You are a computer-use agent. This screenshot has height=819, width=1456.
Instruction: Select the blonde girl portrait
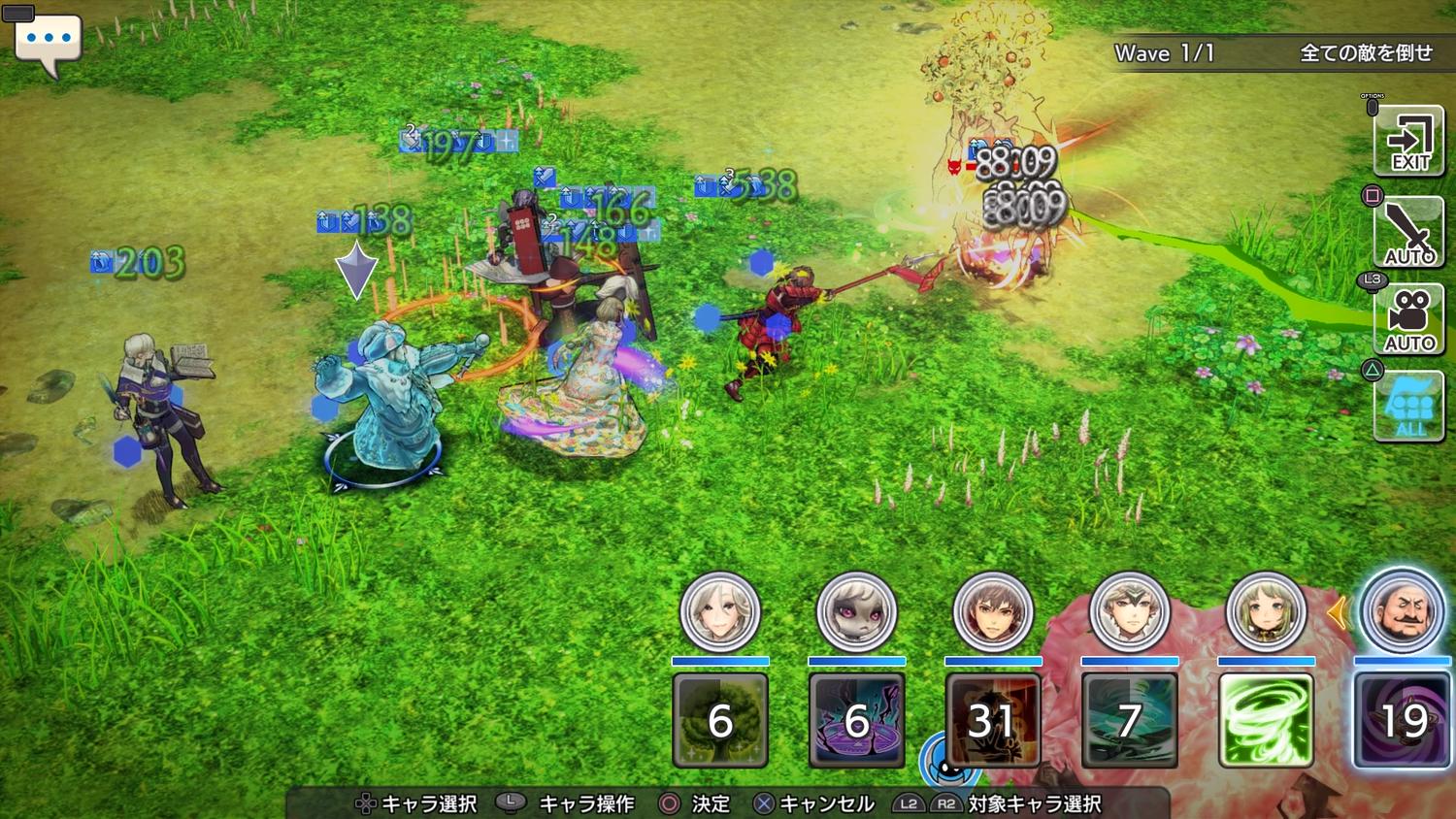pyautogui.click(x=1266, y=612)
